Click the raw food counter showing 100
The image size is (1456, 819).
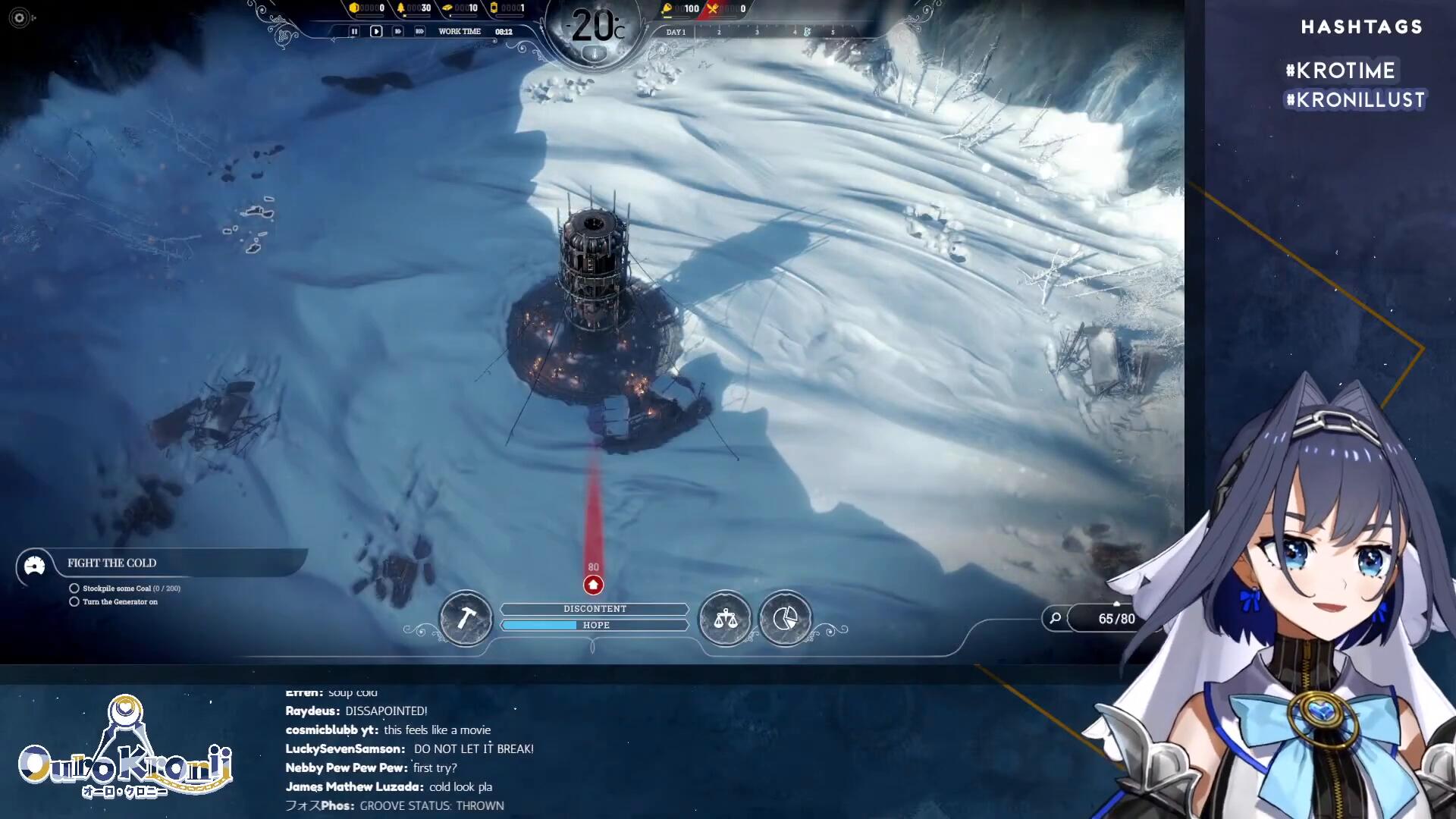681,9
